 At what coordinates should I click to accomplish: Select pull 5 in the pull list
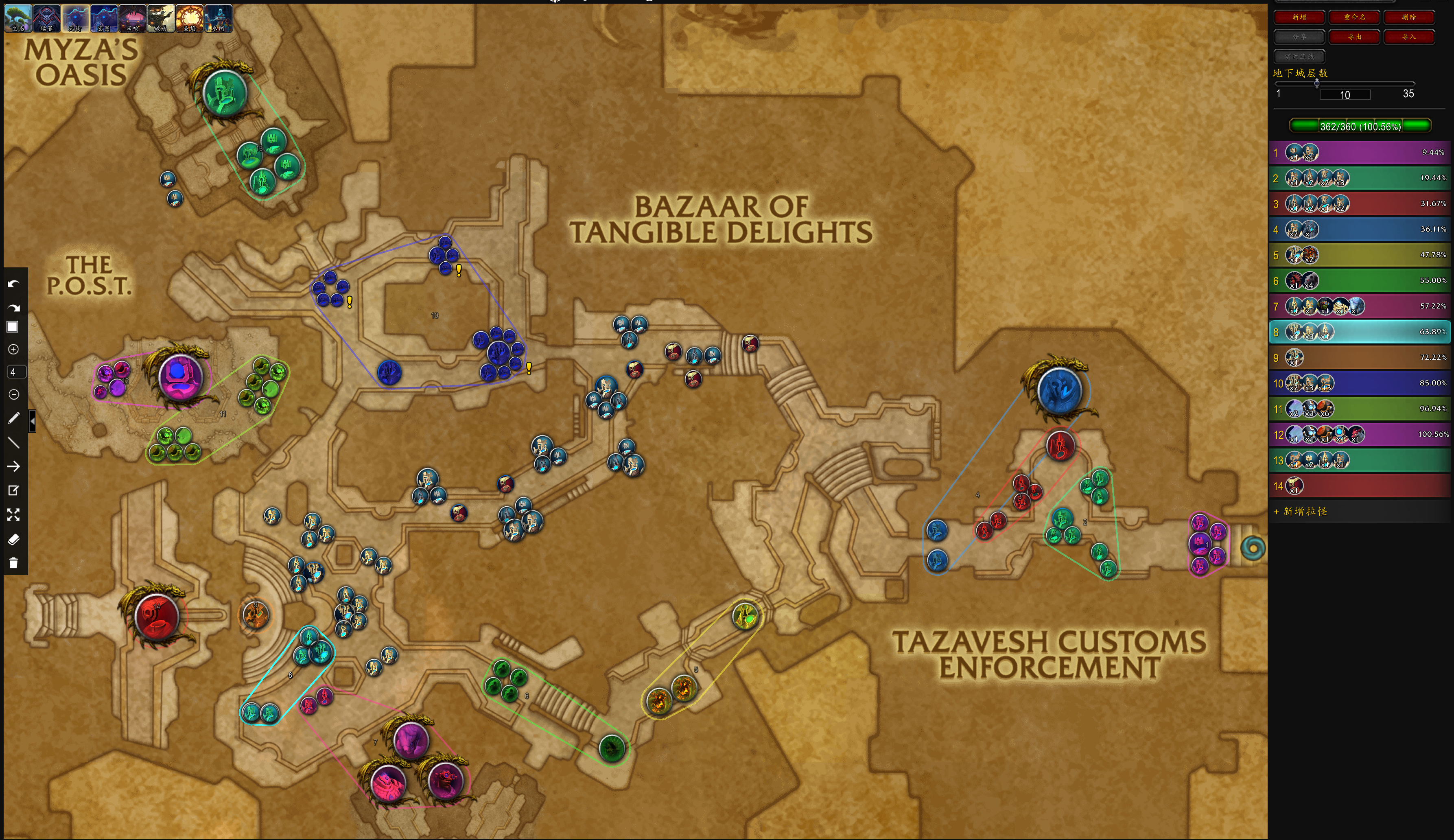[x=1360, y=255]
